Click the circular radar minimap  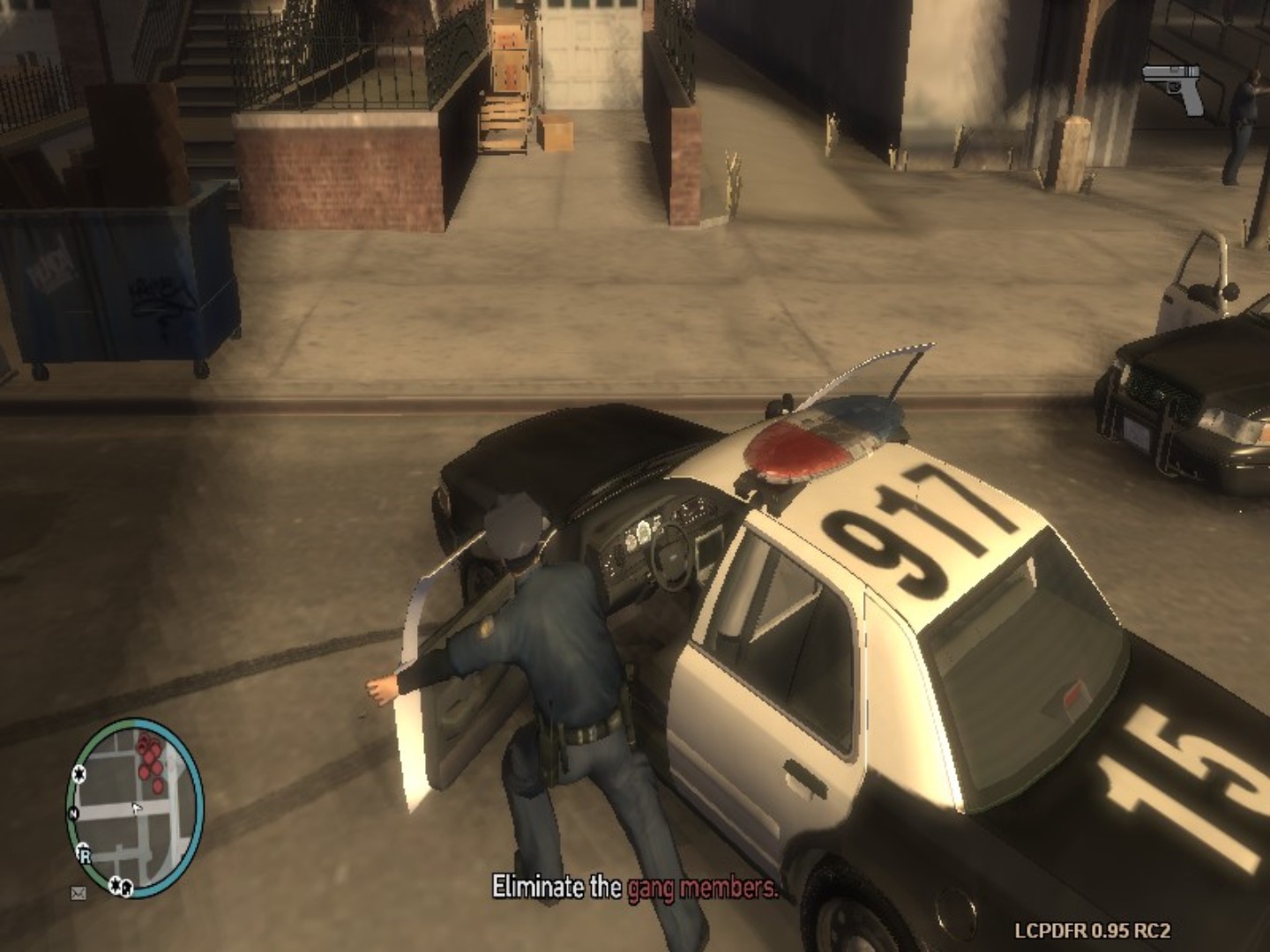tap(135, 807)
